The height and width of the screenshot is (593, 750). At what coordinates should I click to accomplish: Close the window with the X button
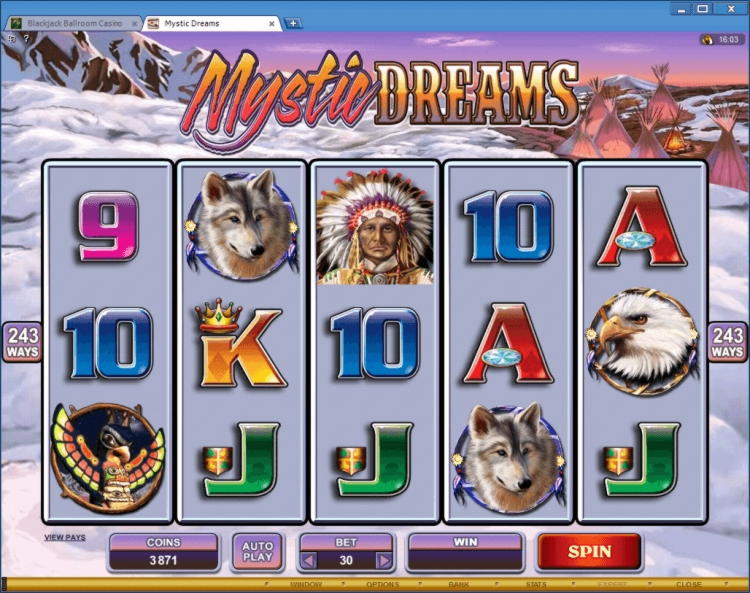[x=728, y=9]
